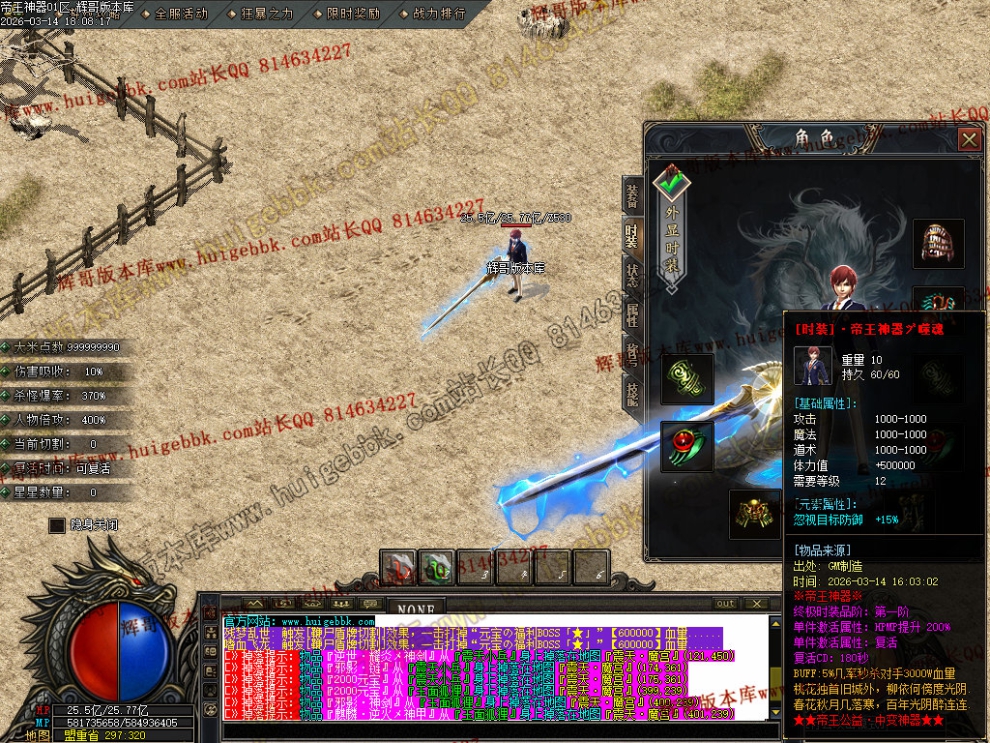This screenshot has height=743, width=990.
Task: Use the green potion hotbar slot
Action: (436, 568)
